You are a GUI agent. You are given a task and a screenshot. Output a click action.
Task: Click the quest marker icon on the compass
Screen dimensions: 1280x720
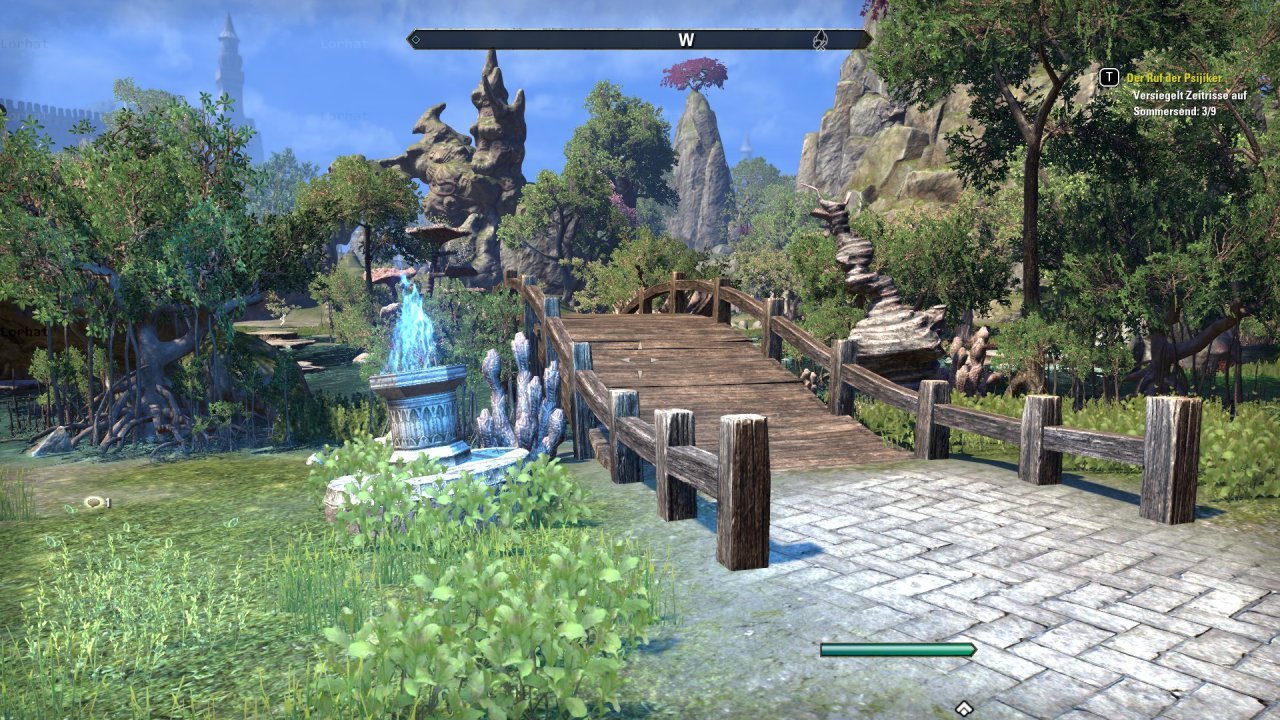pos(820,40)
